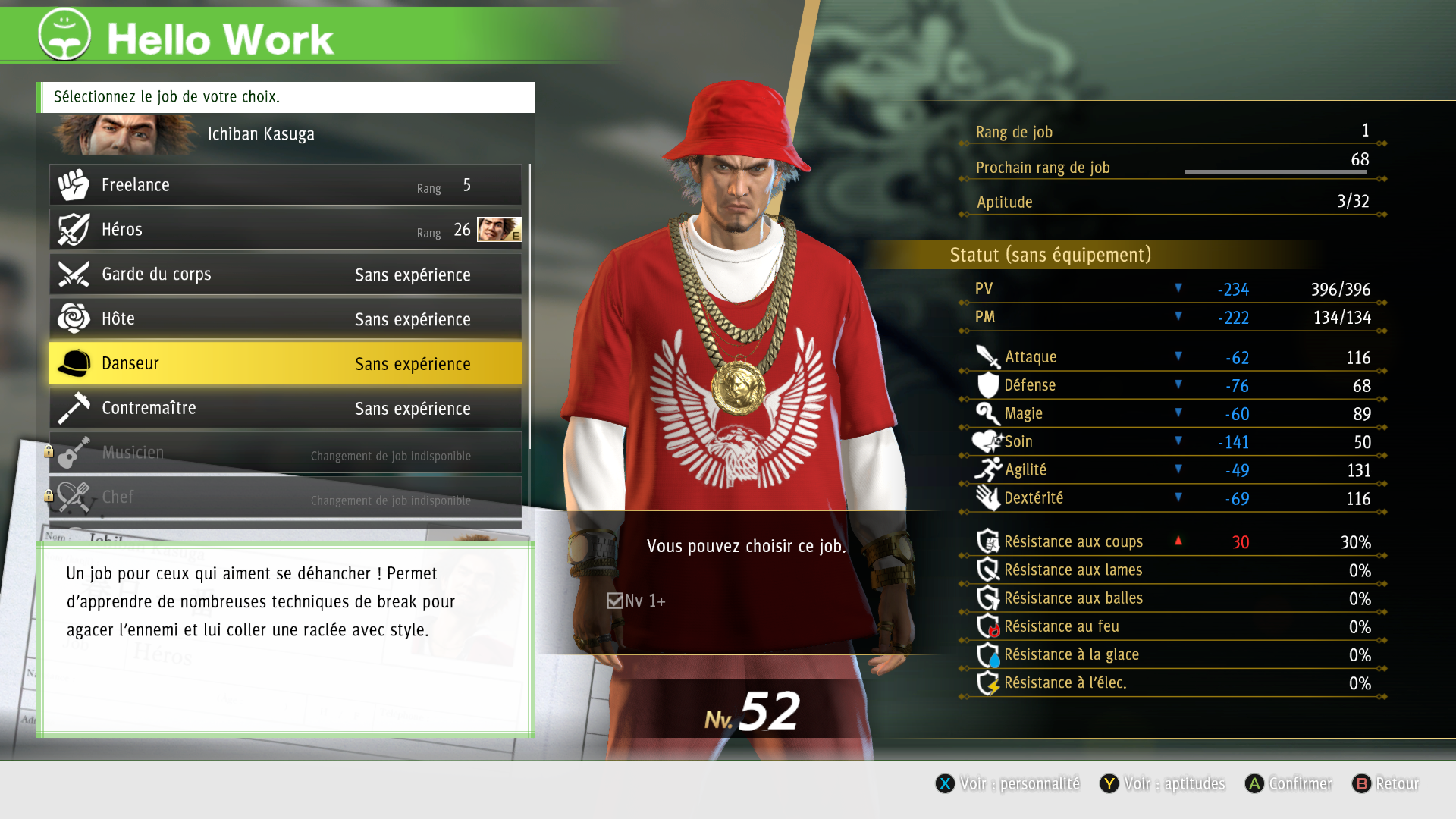Confirm the job with Confirmer
This screenshot has height=819, width=1456.
click(1288, 783)
